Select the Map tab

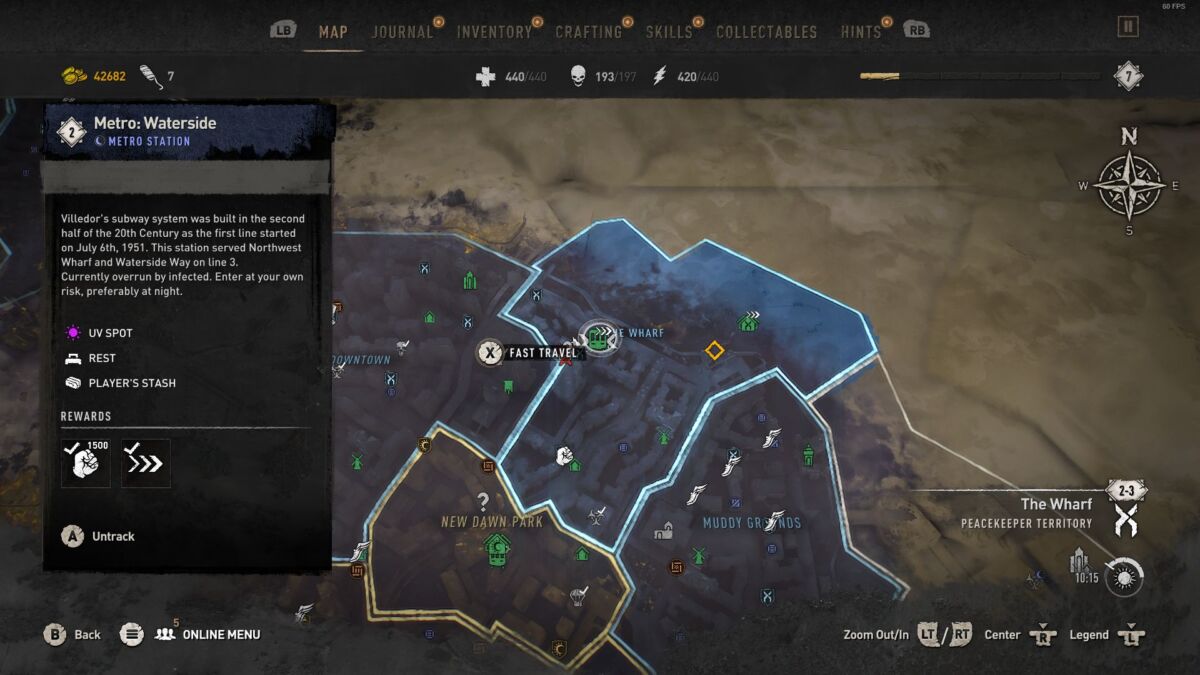coord(333,32)
